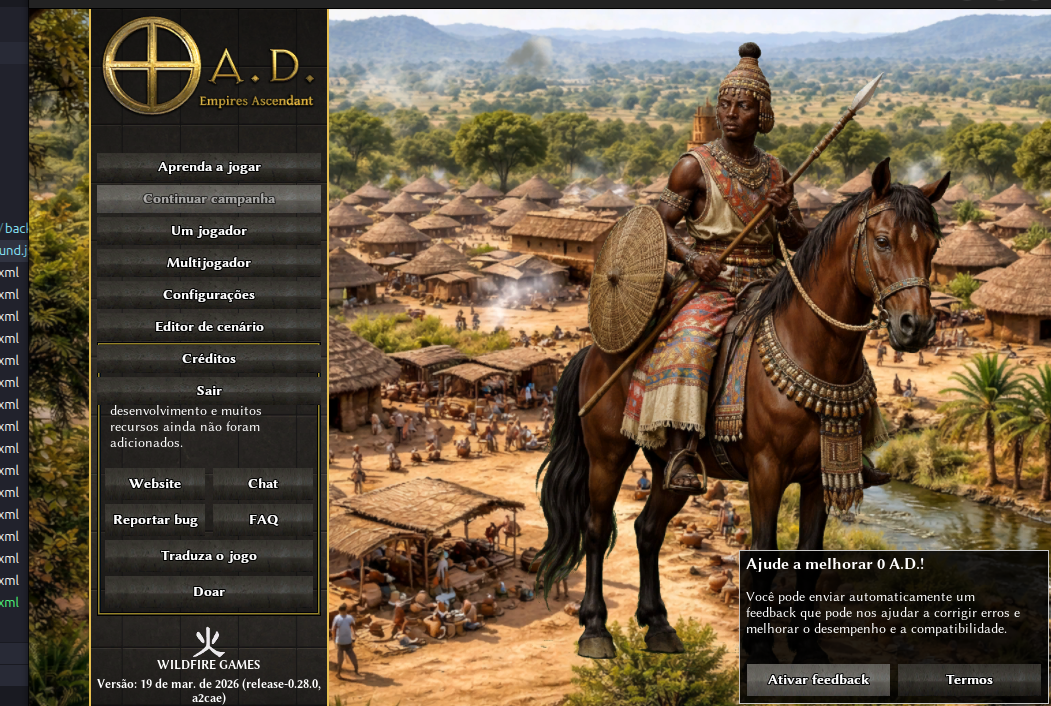
Task: Activate Ativar feedback
Action: click(x=818, y=680)
